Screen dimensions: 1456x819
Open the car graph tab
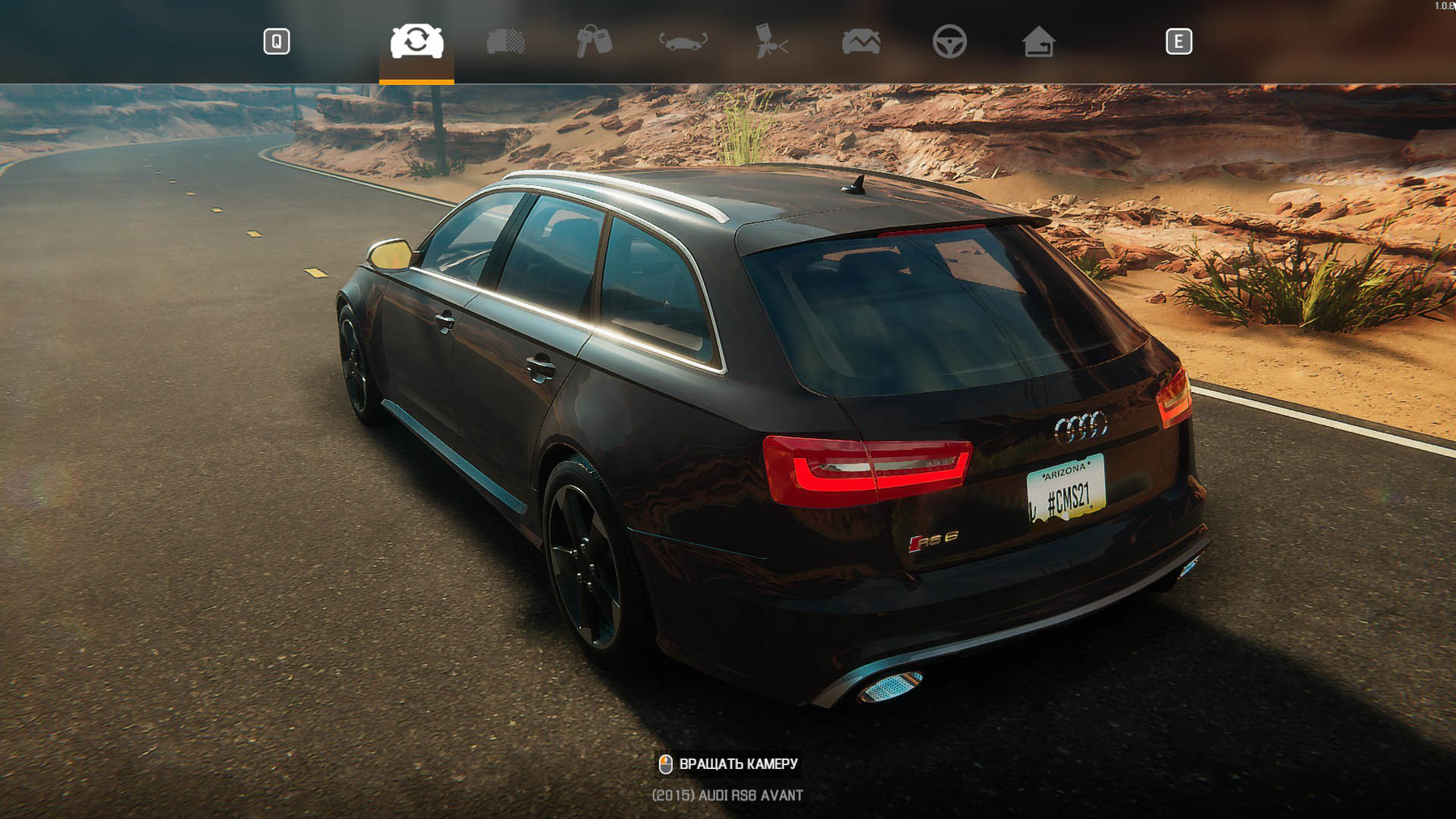(x=861, y=41)
